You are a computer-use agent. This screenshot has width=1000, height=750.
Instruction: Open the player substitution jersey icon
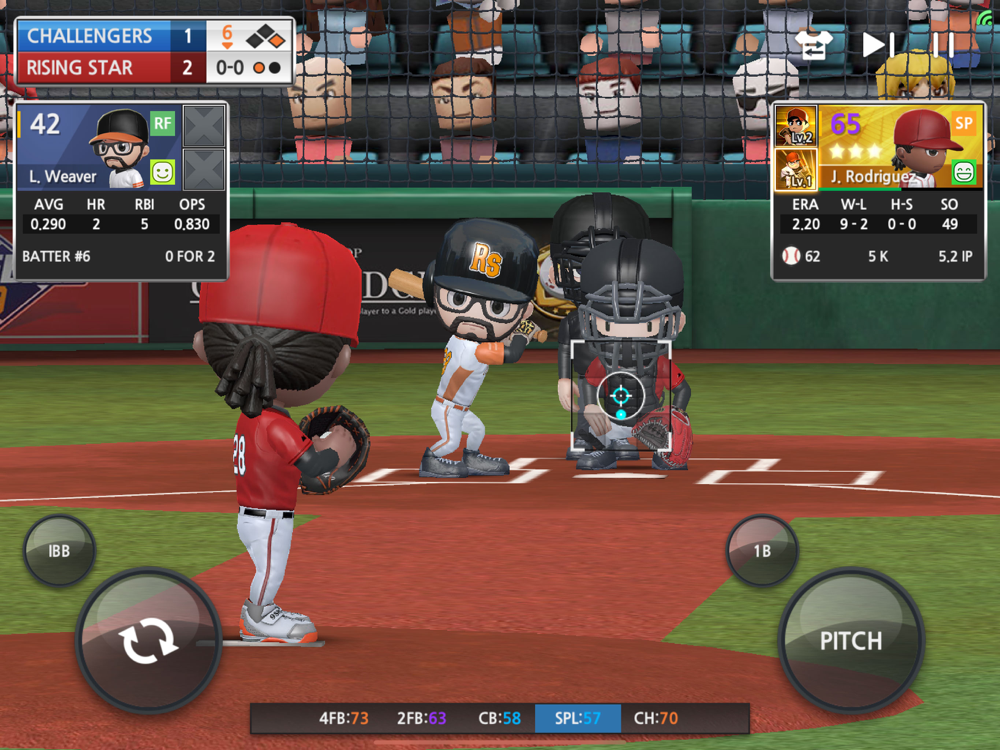[814, 45]
